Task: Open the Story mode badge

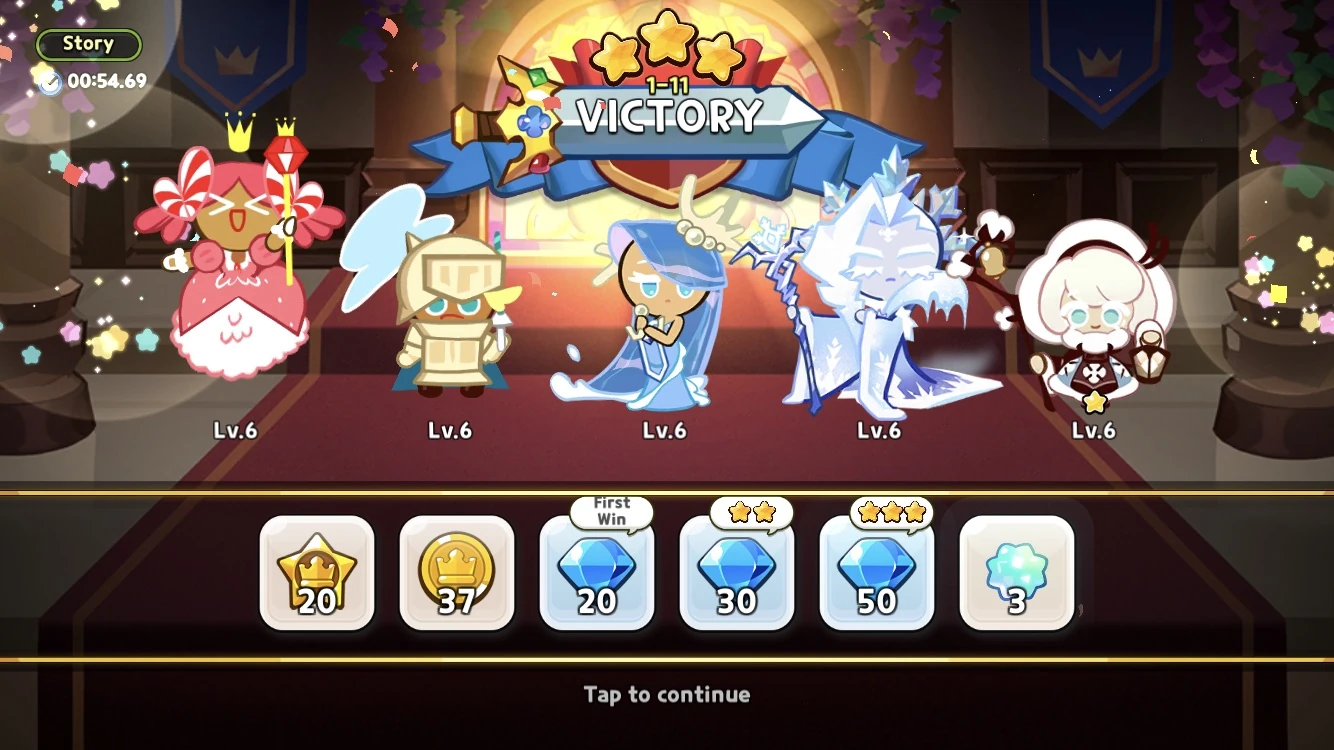Action: point(88,43)
